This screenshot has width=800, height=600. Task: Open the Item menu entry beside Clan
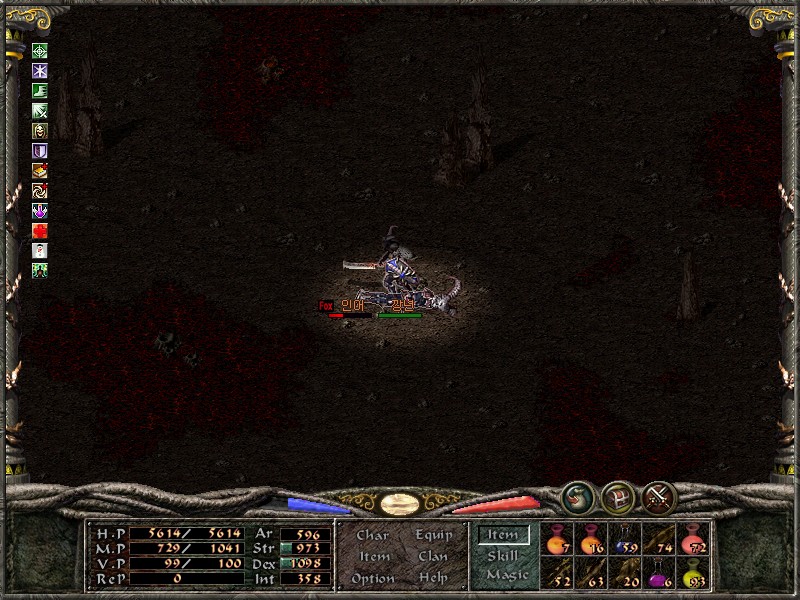tap(373, 556)
